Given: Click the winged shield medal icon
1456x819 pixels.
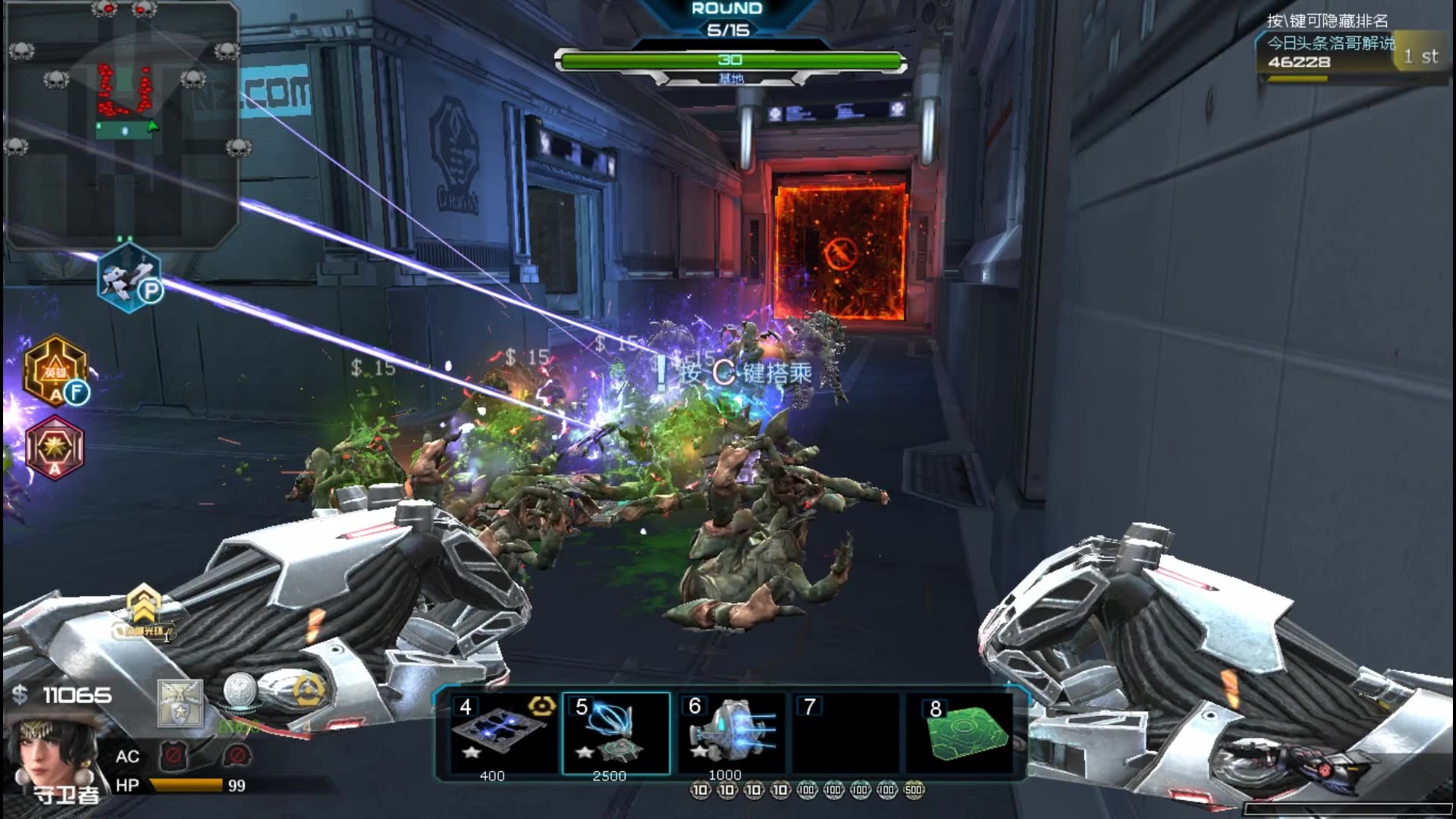Looking at the screenshot, I should pyautogui.click(x=180, y=703).
